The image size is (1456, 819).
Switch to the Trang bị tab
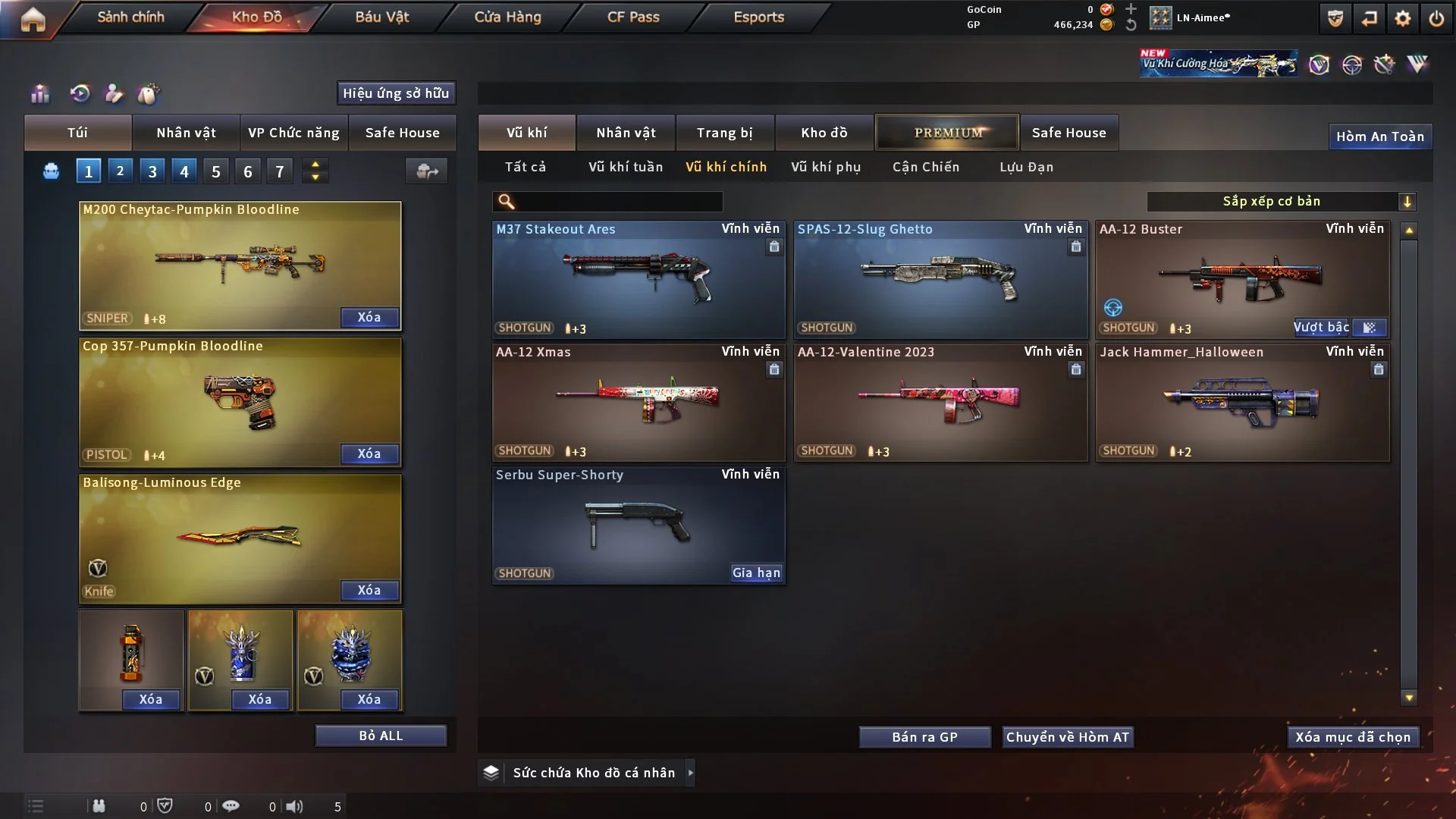coord(725,133)
